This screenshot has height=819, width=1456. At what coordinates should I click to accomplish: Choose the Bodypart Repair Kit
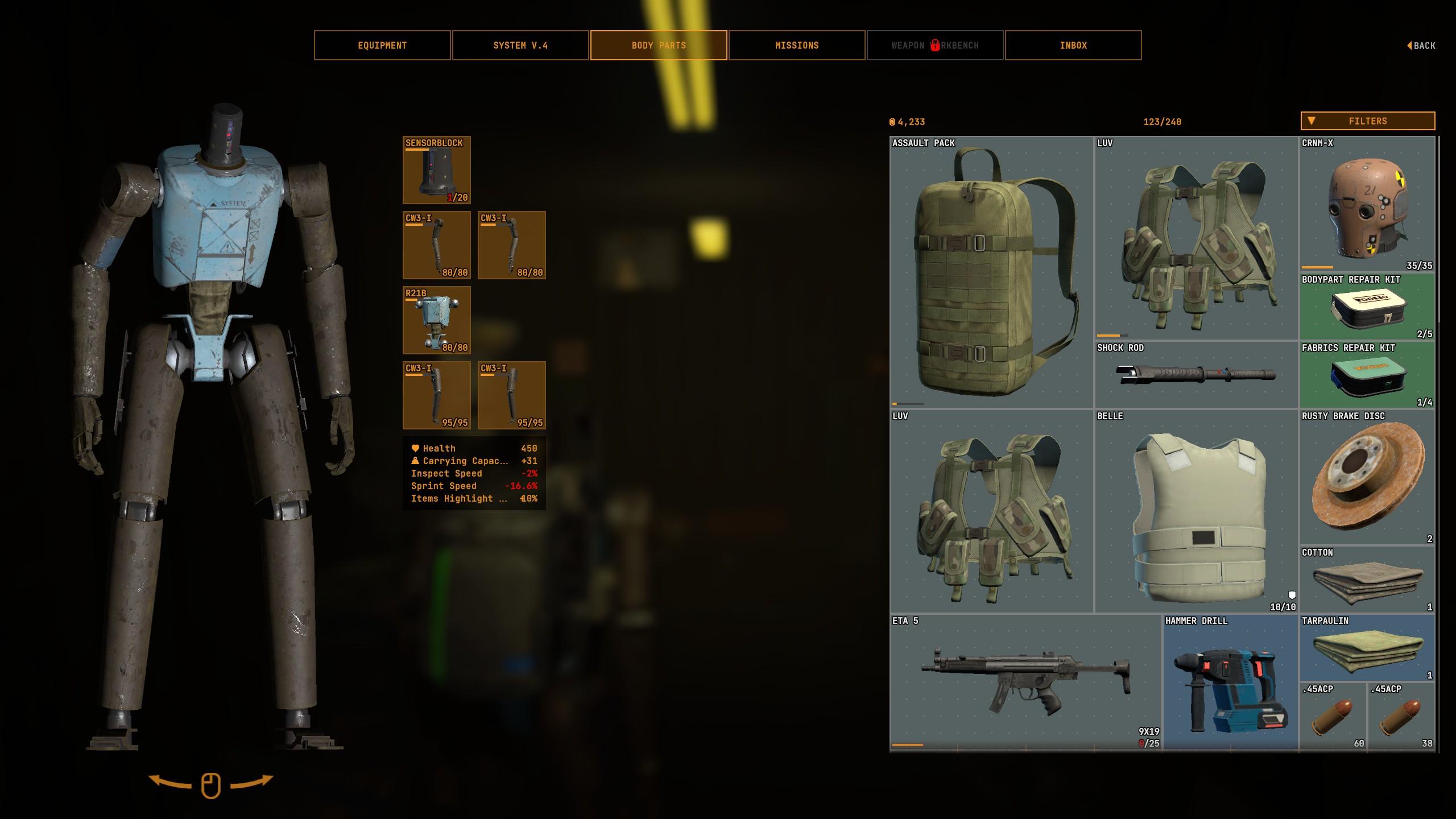[x=1367, y=307]
